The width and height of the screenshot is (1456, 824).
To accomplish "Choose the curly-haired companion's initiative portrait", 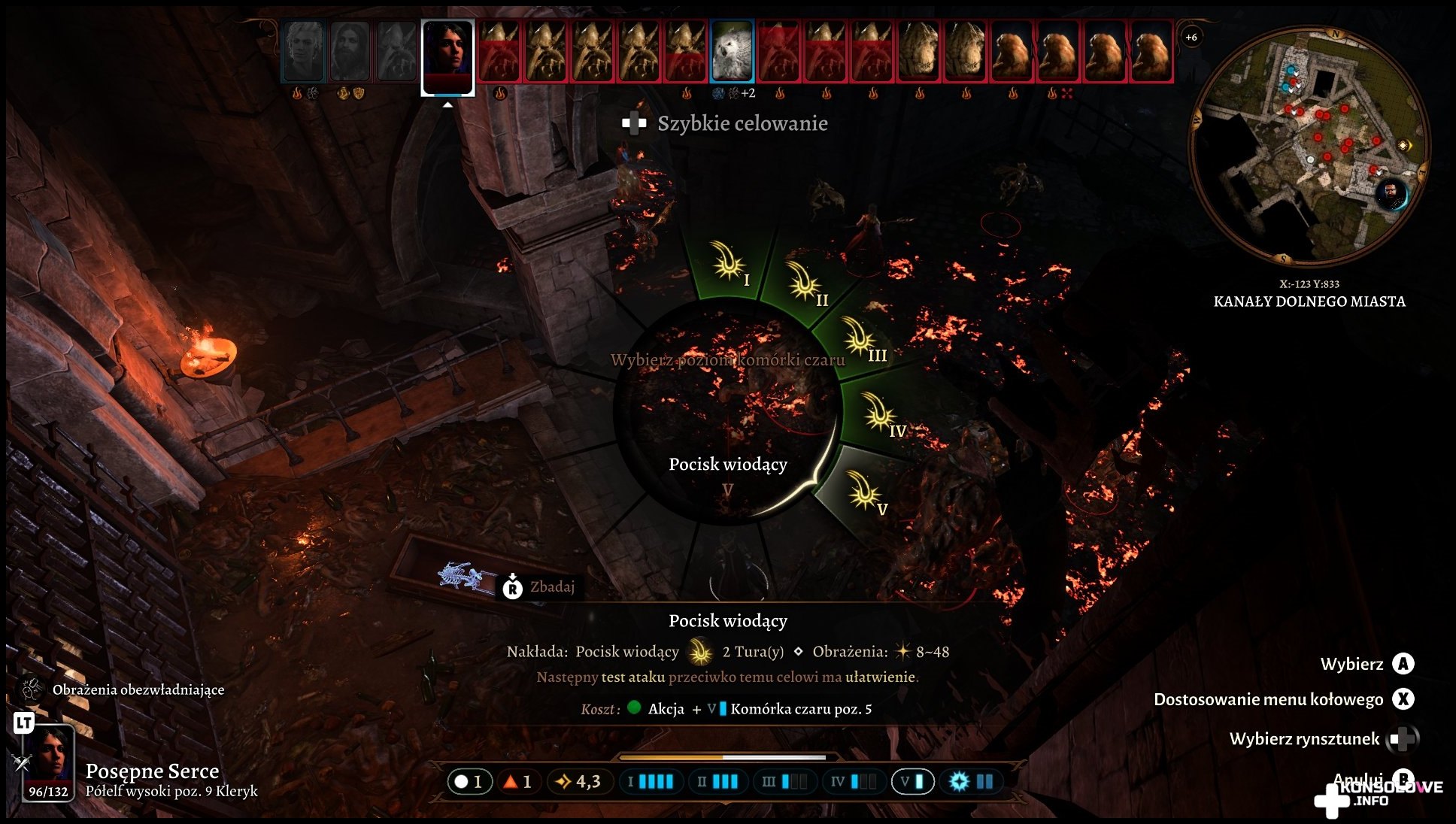I will pyautogui.click(x=304, y=51).
